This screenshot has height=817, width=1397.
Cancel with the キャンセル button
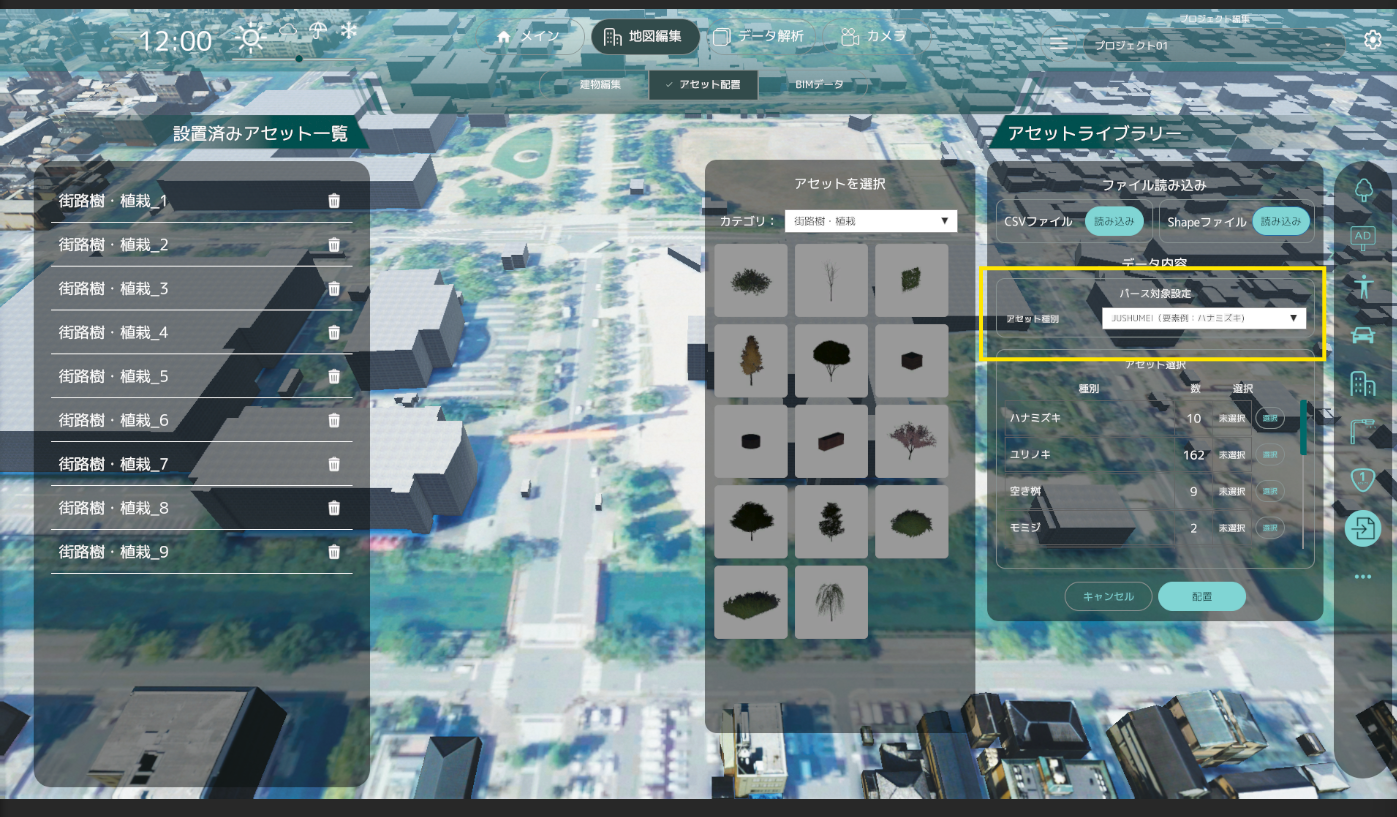click(1107, 596)
